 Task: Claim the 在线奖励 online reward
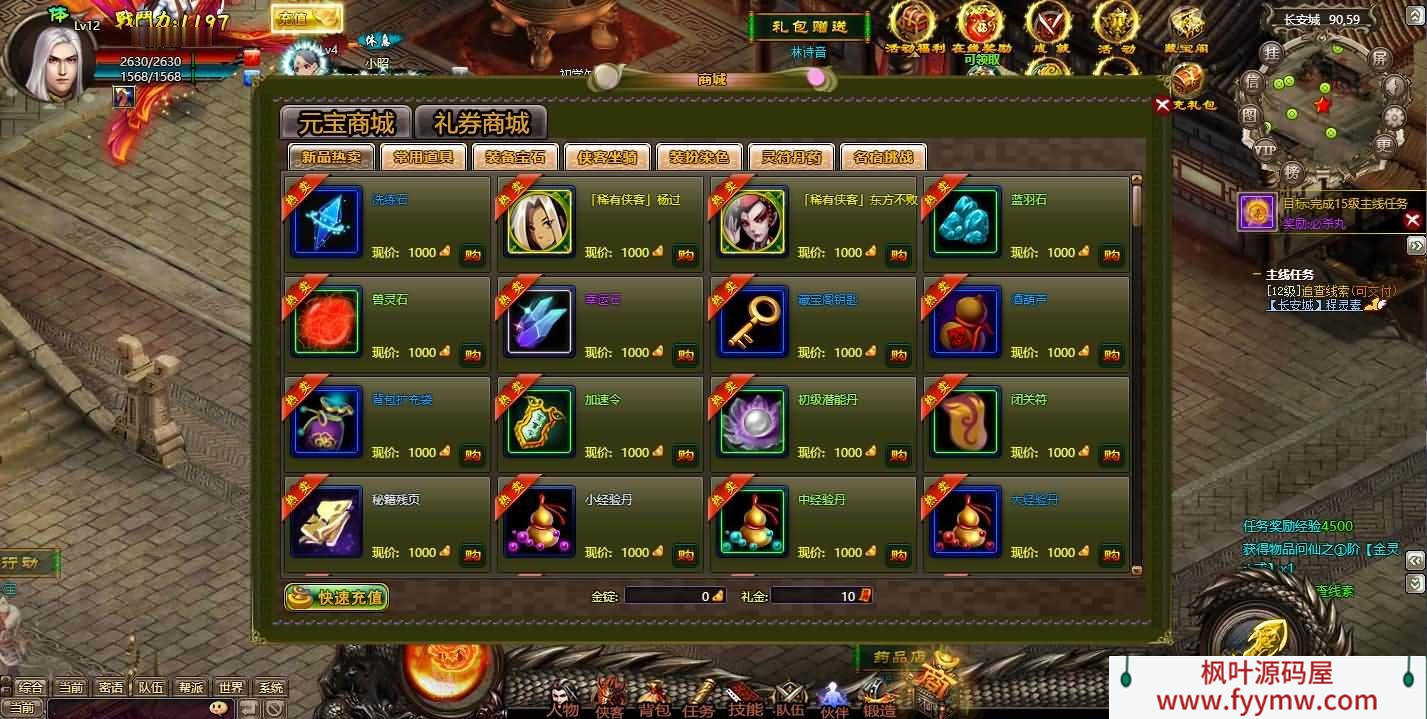981,24
